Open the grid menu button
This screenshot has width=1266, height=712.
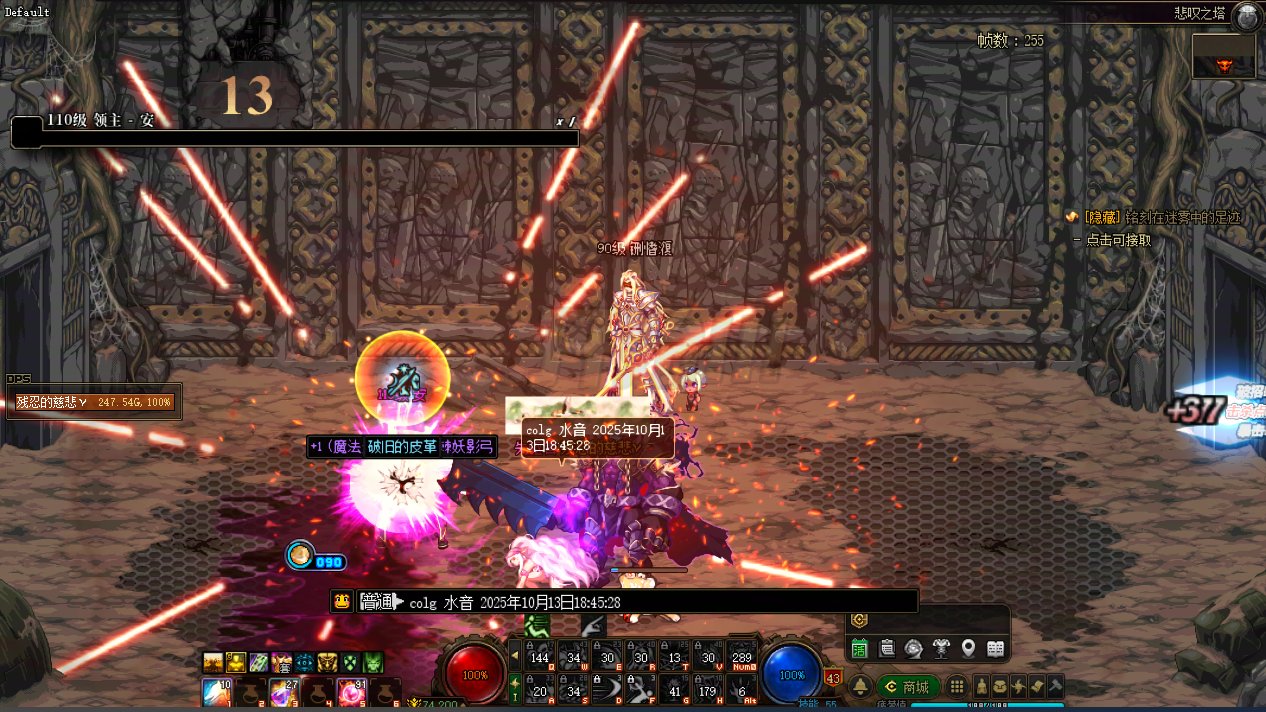pos(957,687)
